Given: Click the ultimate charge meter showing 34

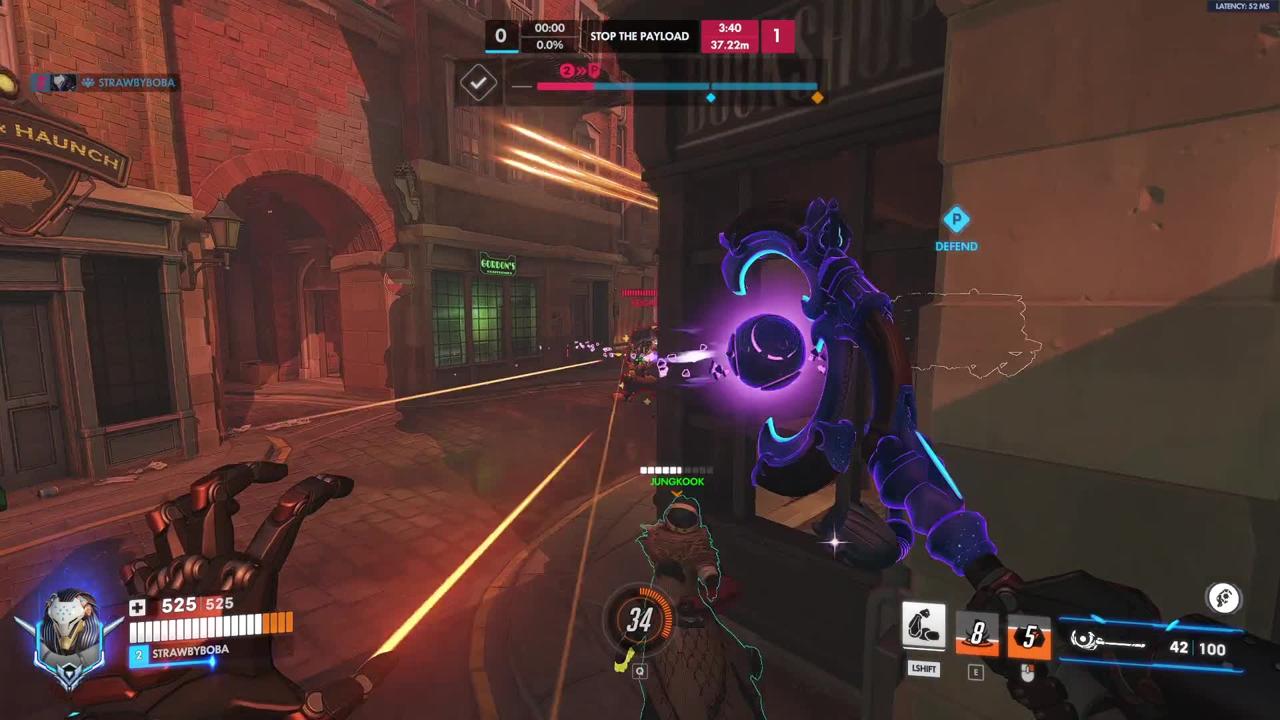Looking at the screenshot, I should 640,620.
